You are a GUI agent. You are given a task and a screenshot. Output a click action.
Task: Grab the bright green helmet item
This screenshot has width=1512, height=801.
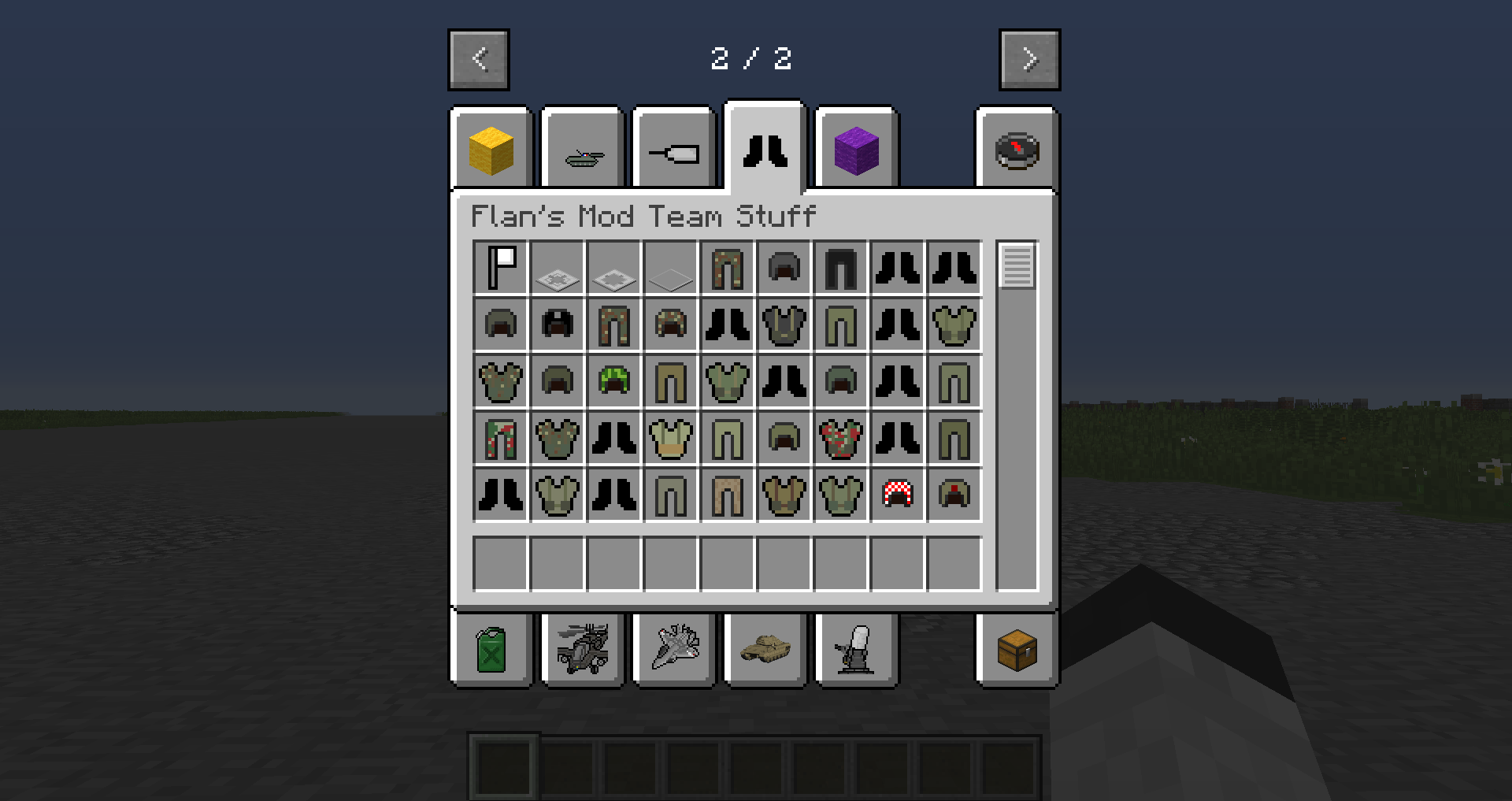tap(614, 382)
